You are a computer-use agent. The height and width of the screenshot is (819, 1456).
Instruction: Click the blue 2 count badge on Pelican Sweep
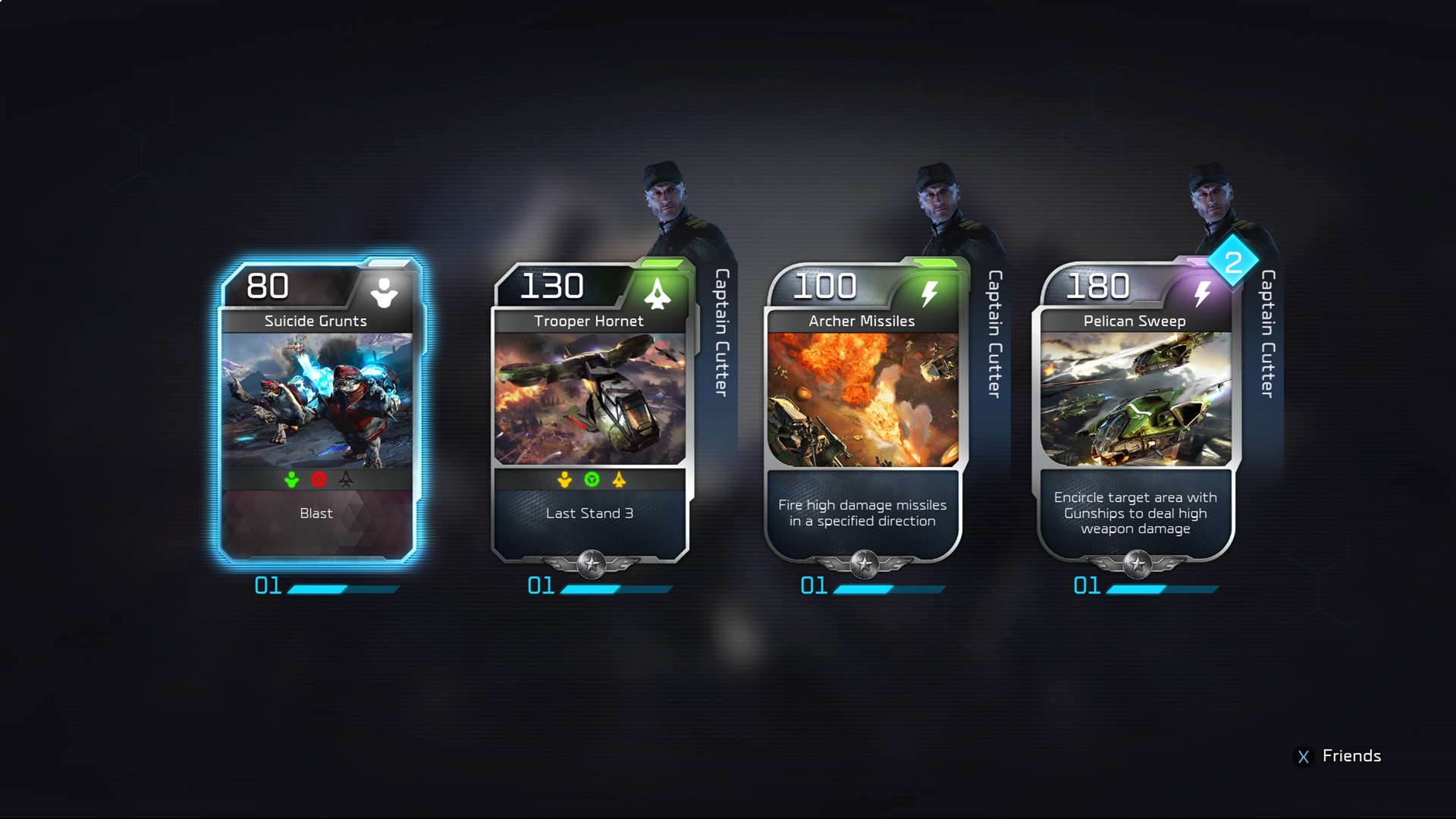(1232, 263)
